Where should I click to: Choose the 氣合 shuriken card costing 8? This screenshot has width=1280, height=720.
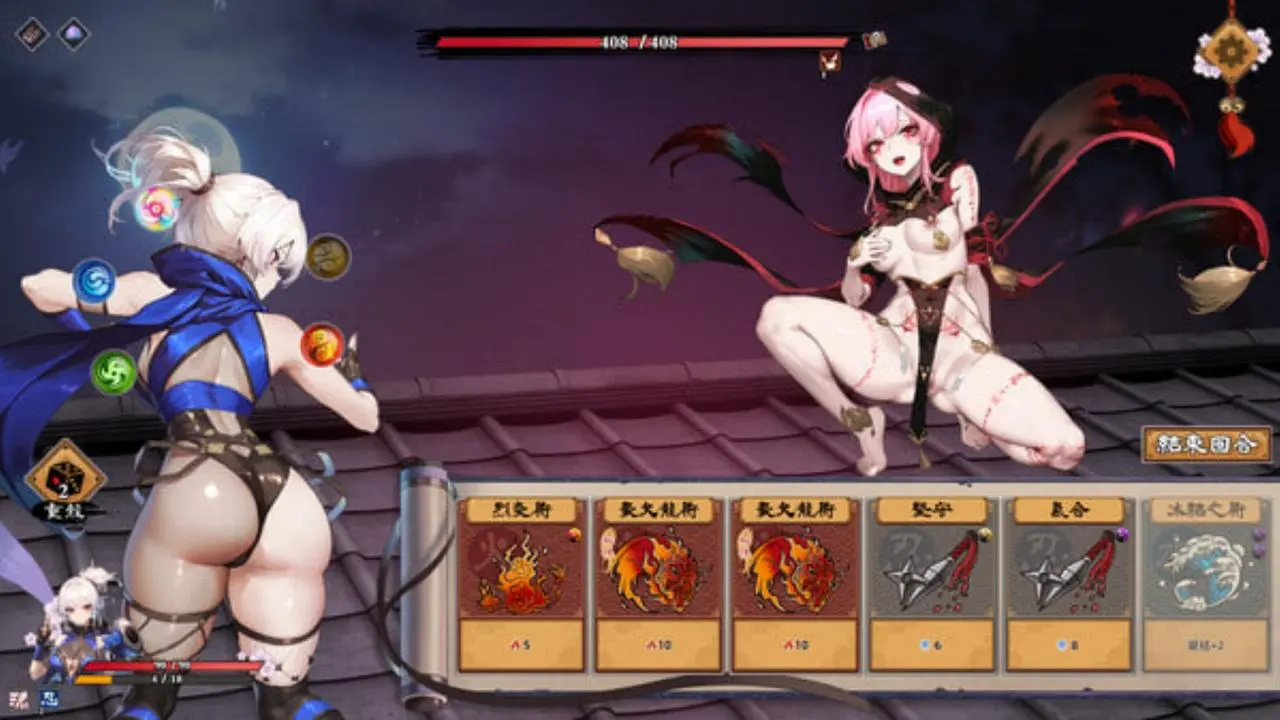click(x=1069, y=584)
